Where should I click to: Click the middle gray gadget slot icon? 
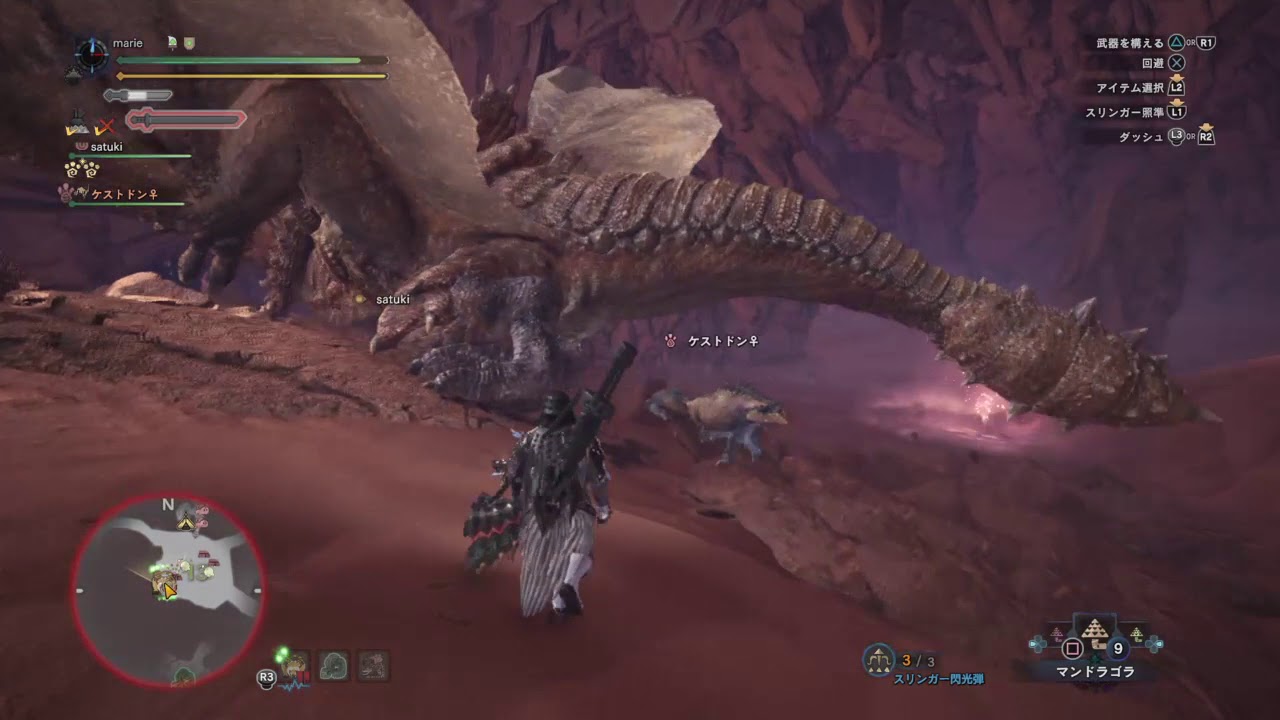tap(335, 666)
